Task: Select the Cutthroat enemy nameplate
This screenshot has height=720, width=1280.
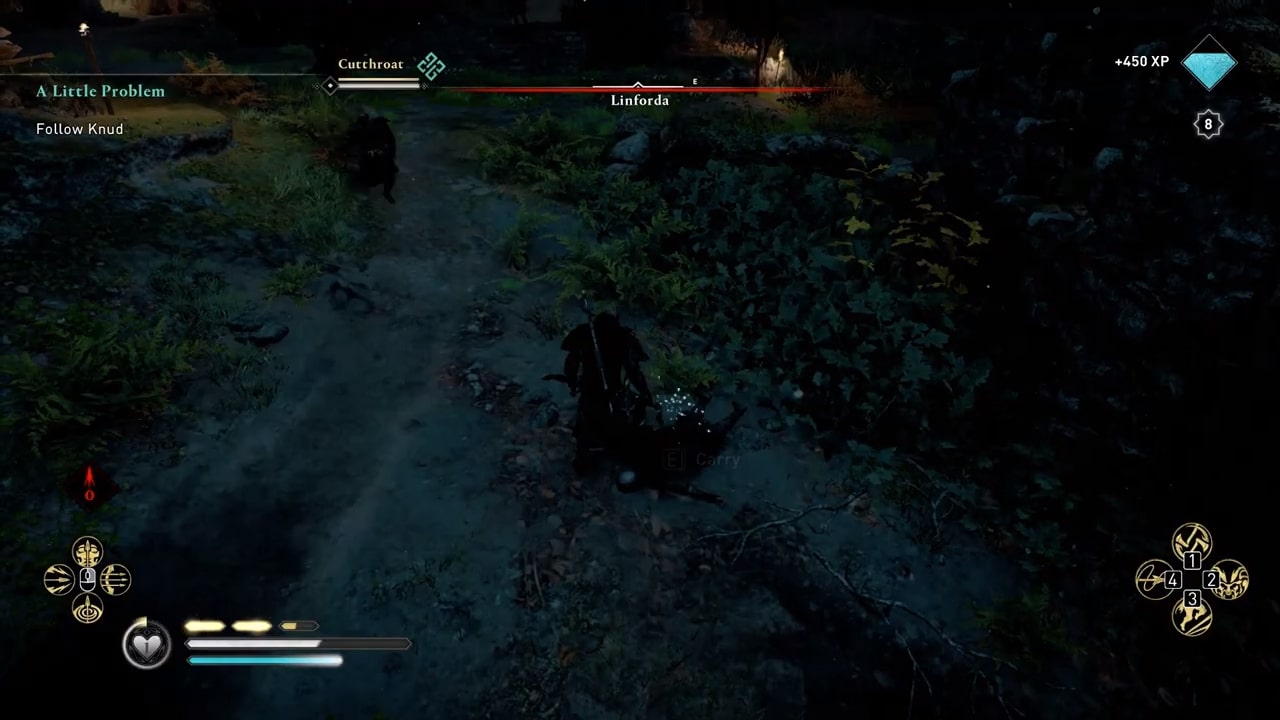Action: point(371,63)
